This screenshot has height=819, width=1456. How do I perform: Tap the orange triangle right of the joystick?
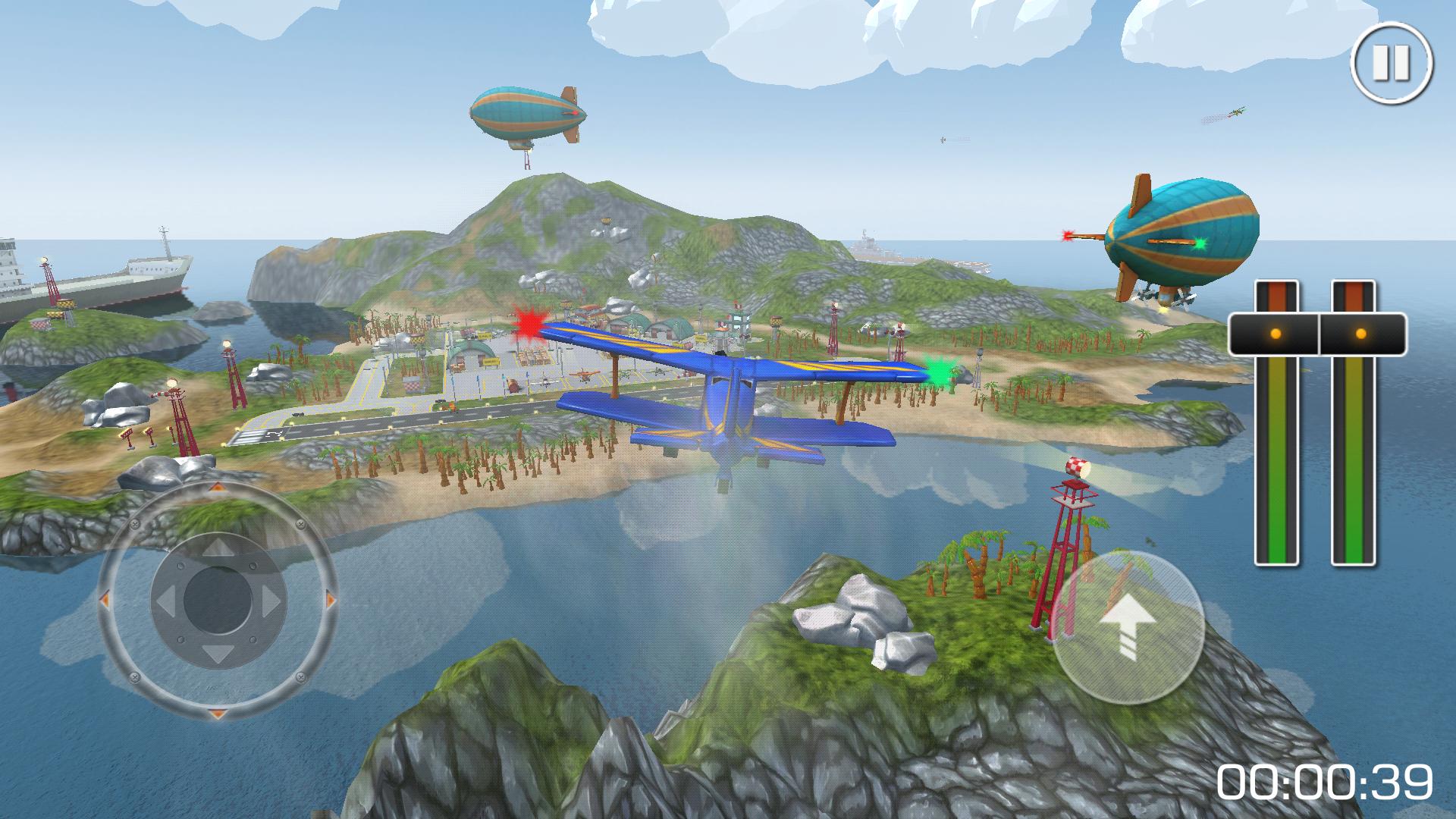coord(330,598)
